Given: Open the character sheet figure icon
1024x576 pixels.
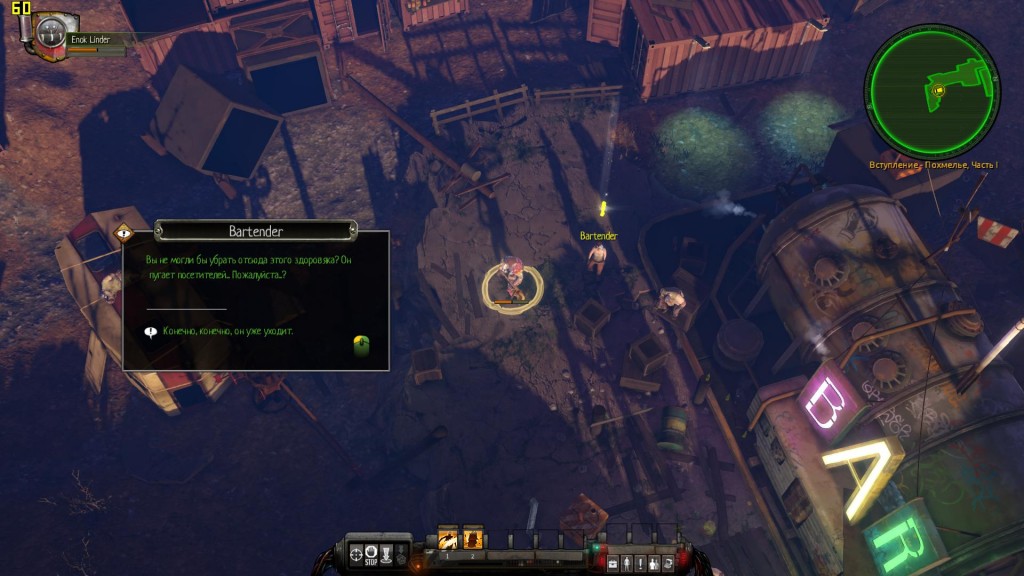Looking at the screenshot, I should [627, 564].
